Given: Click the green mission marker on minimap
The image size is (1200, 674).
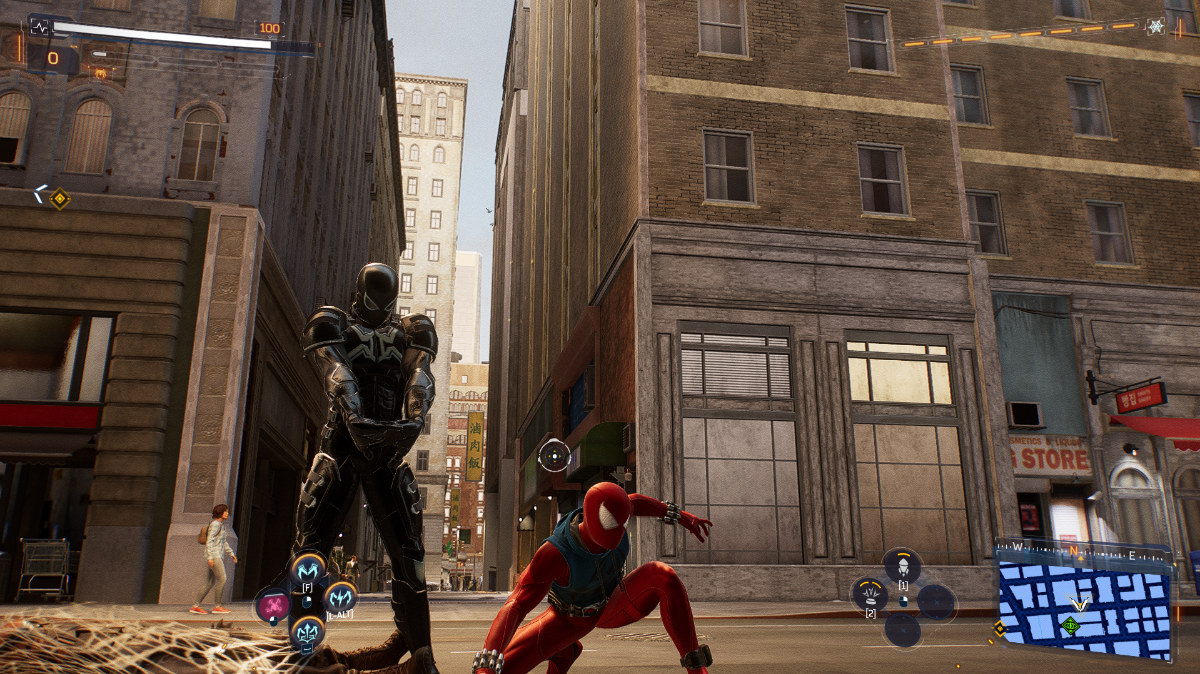Looking at the screenshot, I should (x=1071, y=626).
